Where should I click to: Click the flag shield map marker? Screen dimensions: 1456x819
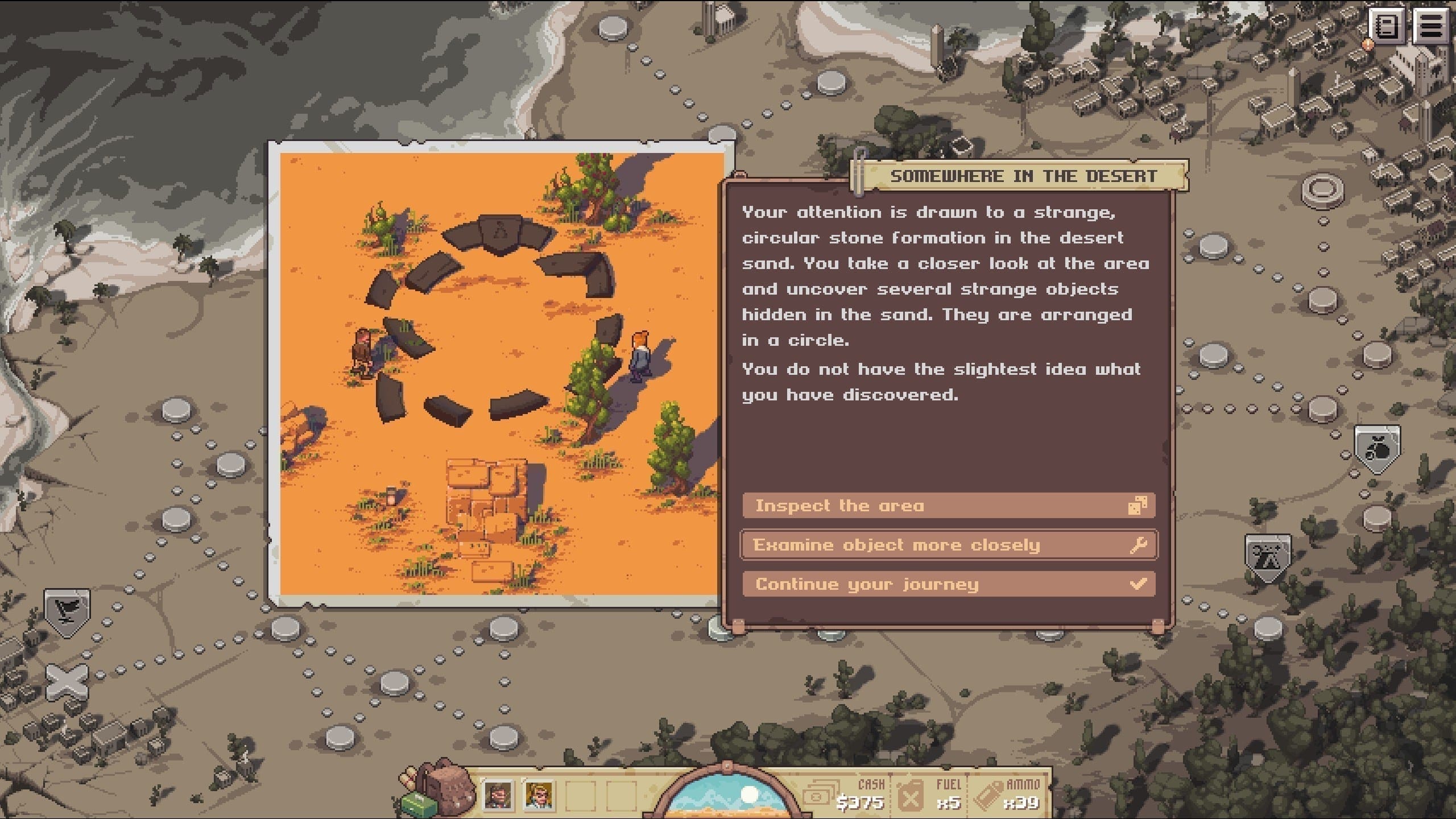pos(67,611)
